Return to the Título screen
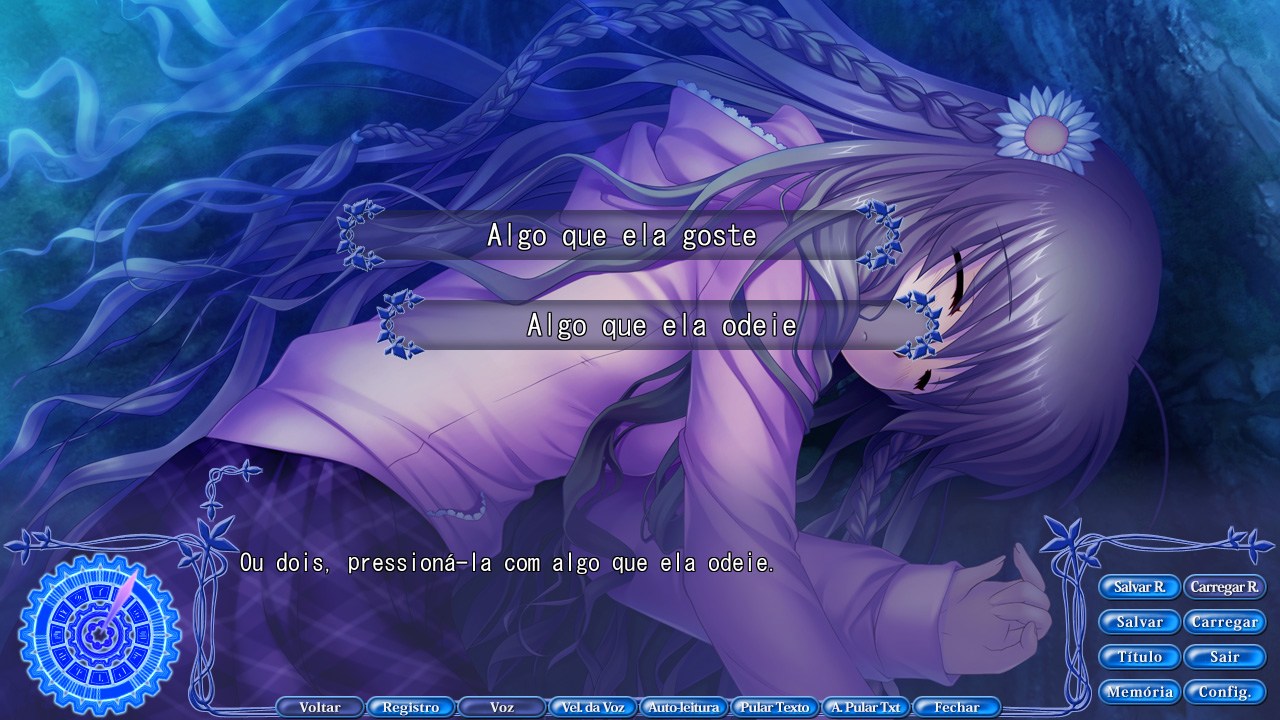Viewport: 1280px width, 720px height. coord(1139,656)
